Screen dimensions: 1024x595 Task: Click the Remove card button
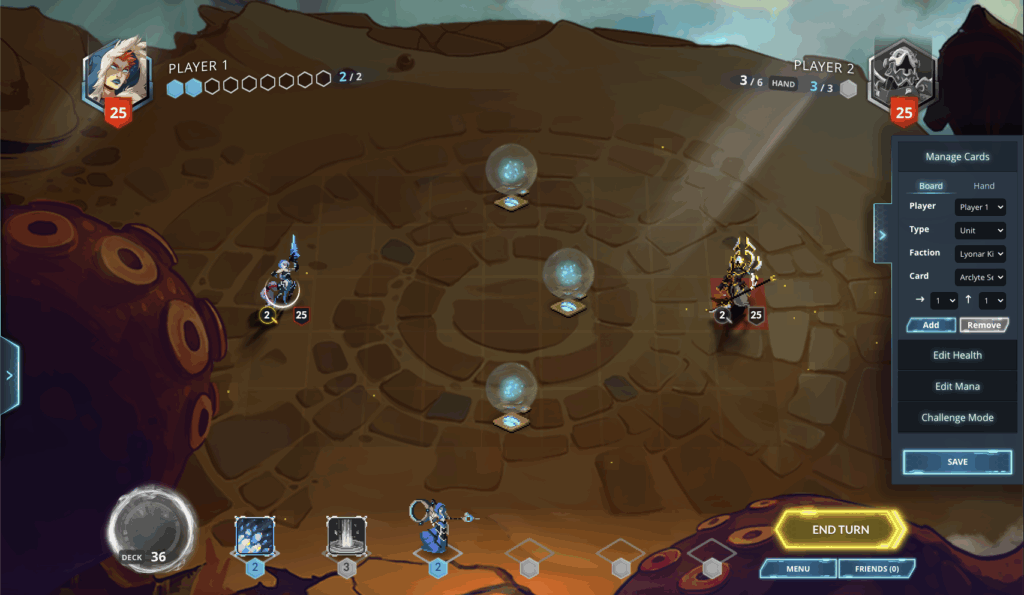pyautogui.click(x=984, y=325)
